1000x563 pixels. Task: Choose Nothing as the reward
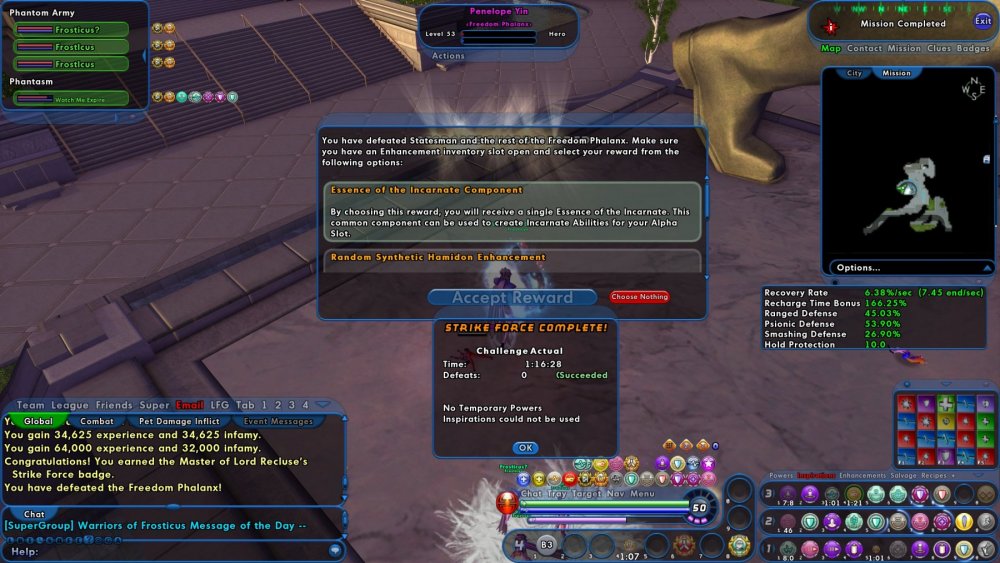coord(639,297)
